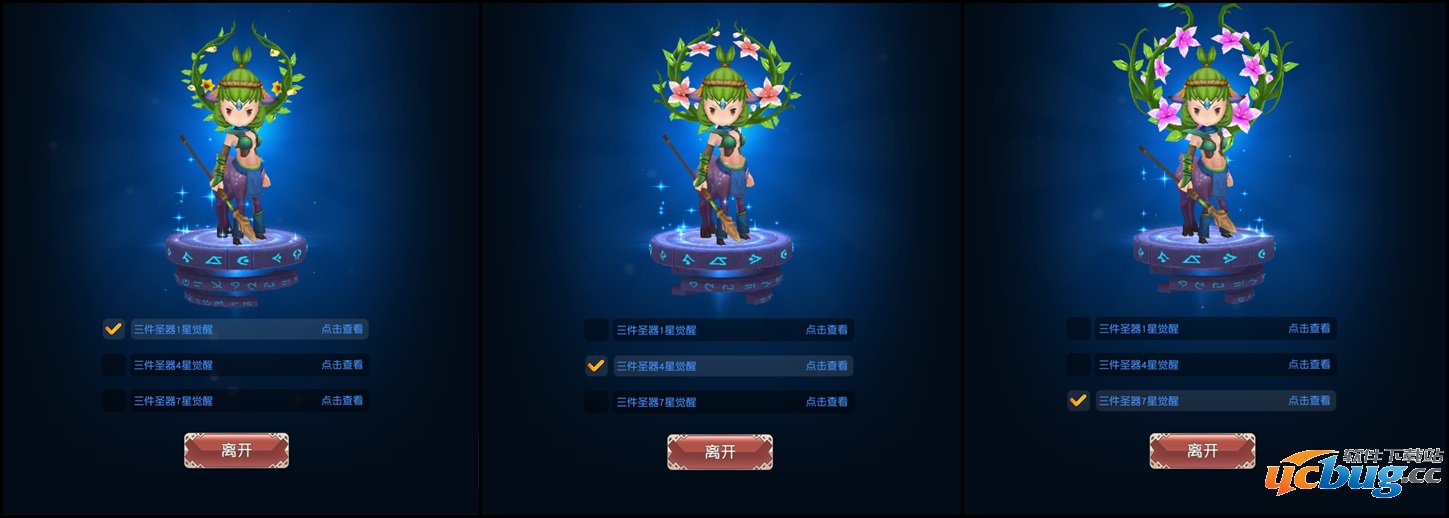Open 点击查看 on the highlighted 7星觉醒 row
The image size is (1449, 518).
pos(1308,401)
